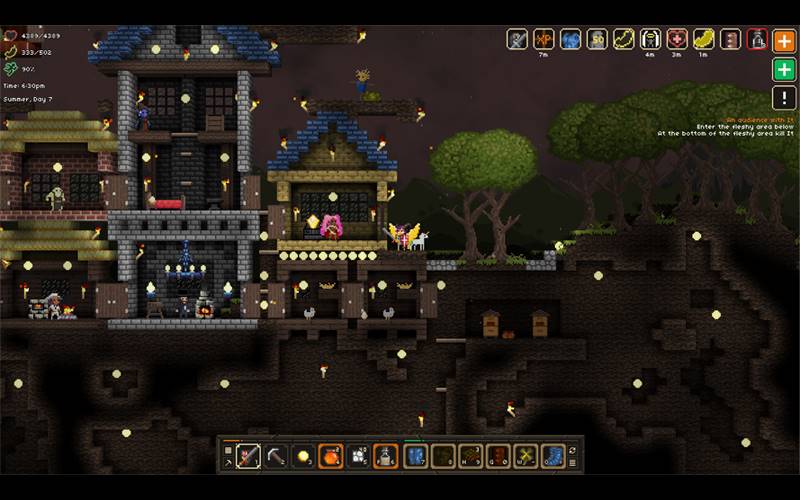Viewport: 800px width, 500px height.
Task: Click the sword buff status icon
Action: coord(517,40)
